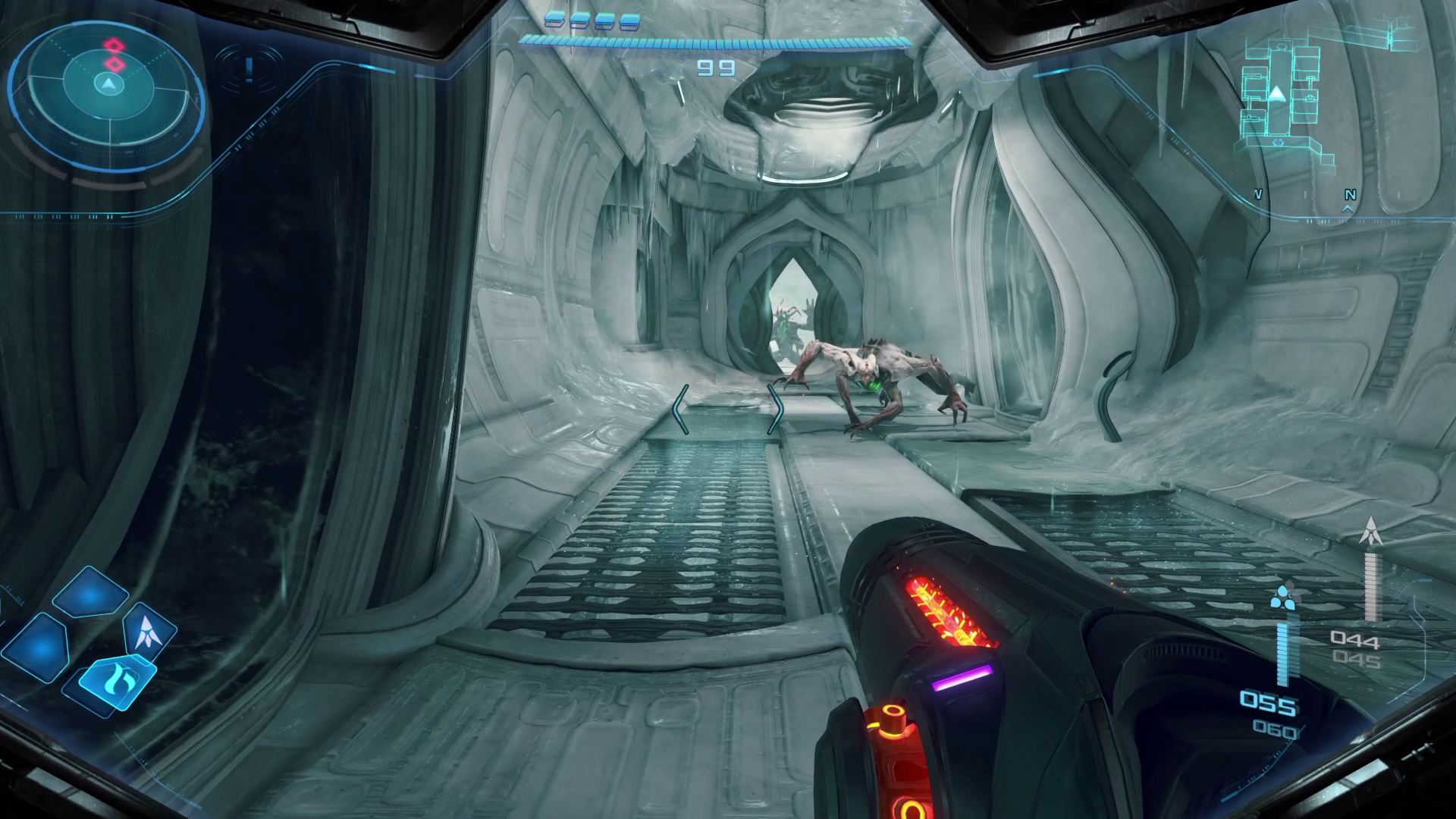Select the white missile ammo icon
Screen dimensions: 1456x819
(1370, 532)
